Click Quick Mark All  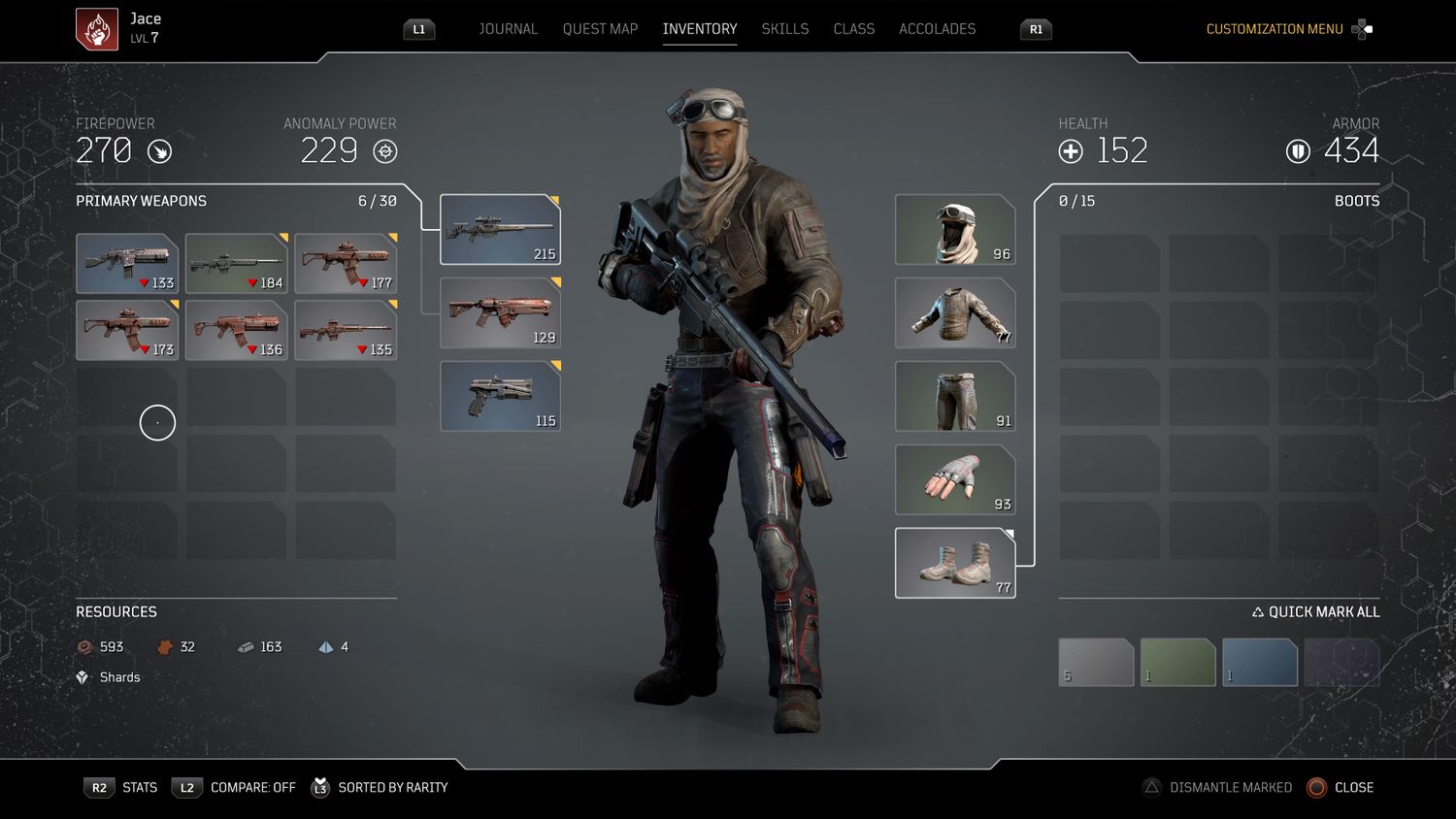[x=1315, y=612]
